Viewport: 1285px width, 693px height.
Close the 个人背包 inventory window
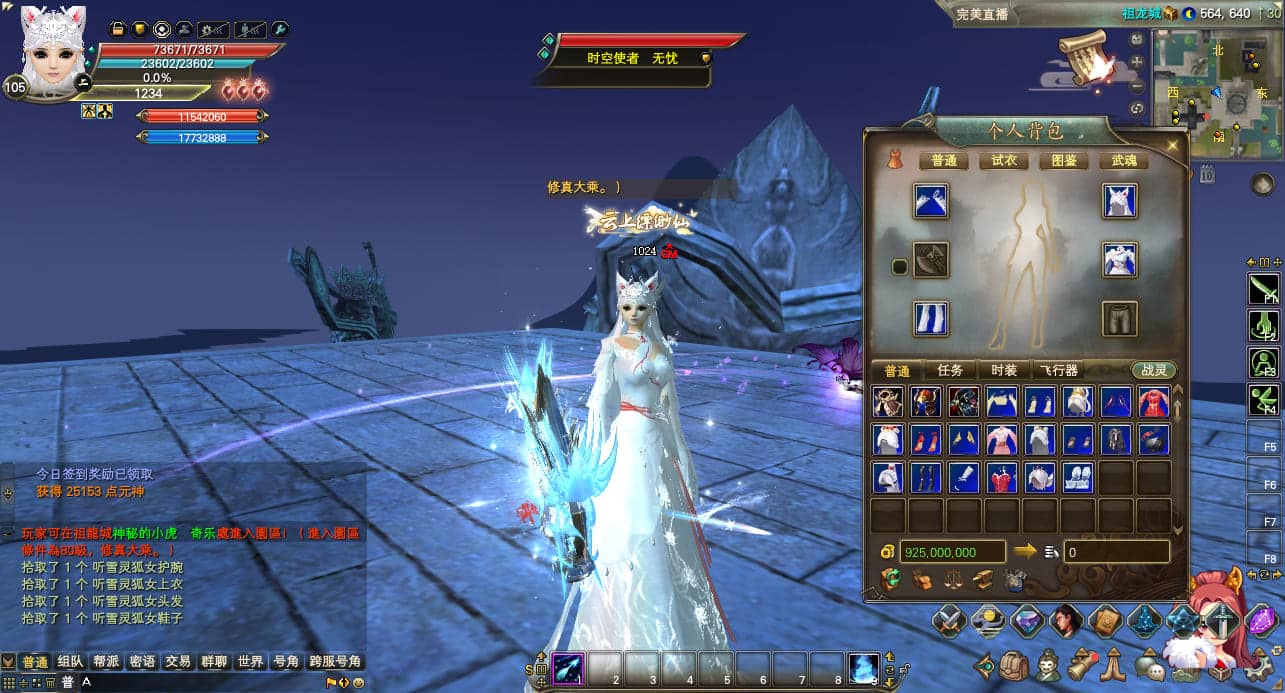(1171, 146)
